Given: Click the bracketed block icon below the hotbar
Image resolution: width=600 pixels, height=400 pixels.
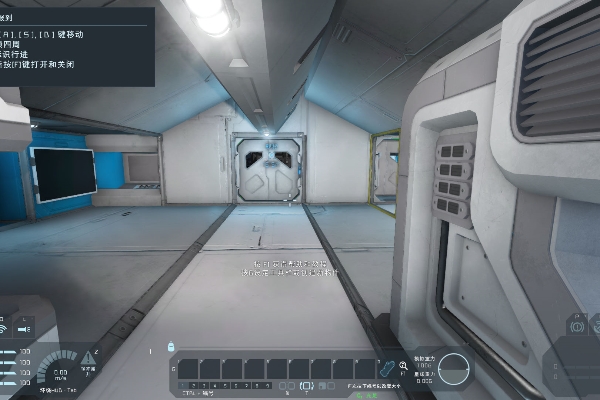Looking at the screenshot, I should coord(305,386).
